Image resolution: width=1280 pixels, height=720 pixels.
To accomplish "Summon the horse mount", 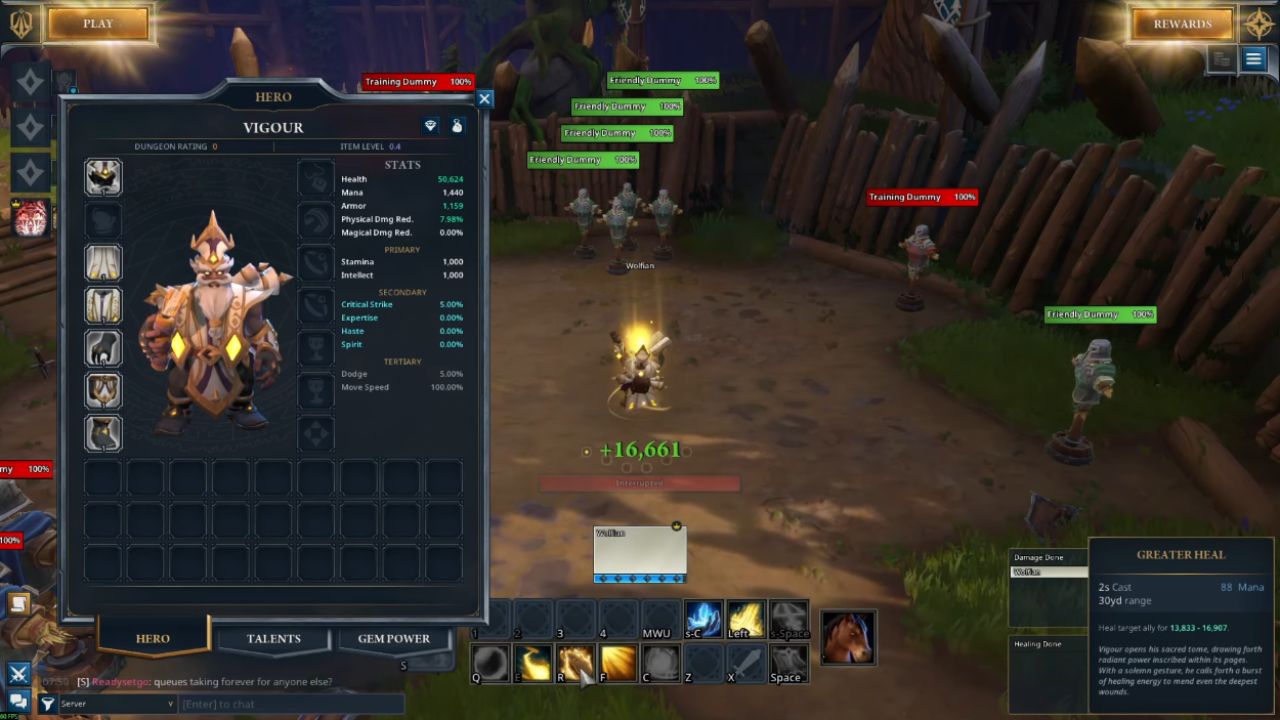I will [x=847, y=637].
